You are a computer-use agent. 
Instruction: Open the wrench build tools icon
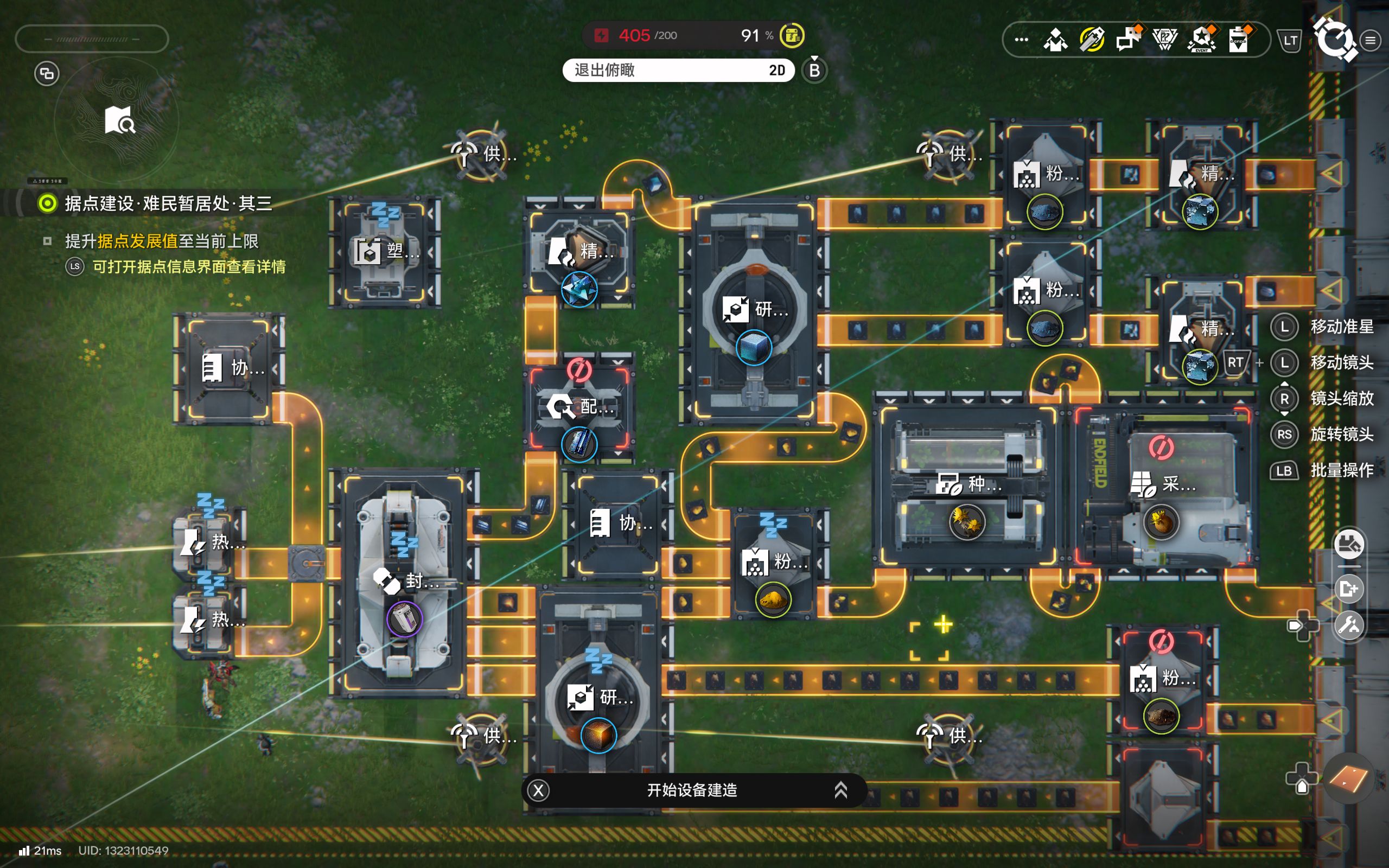point(1349,625)
